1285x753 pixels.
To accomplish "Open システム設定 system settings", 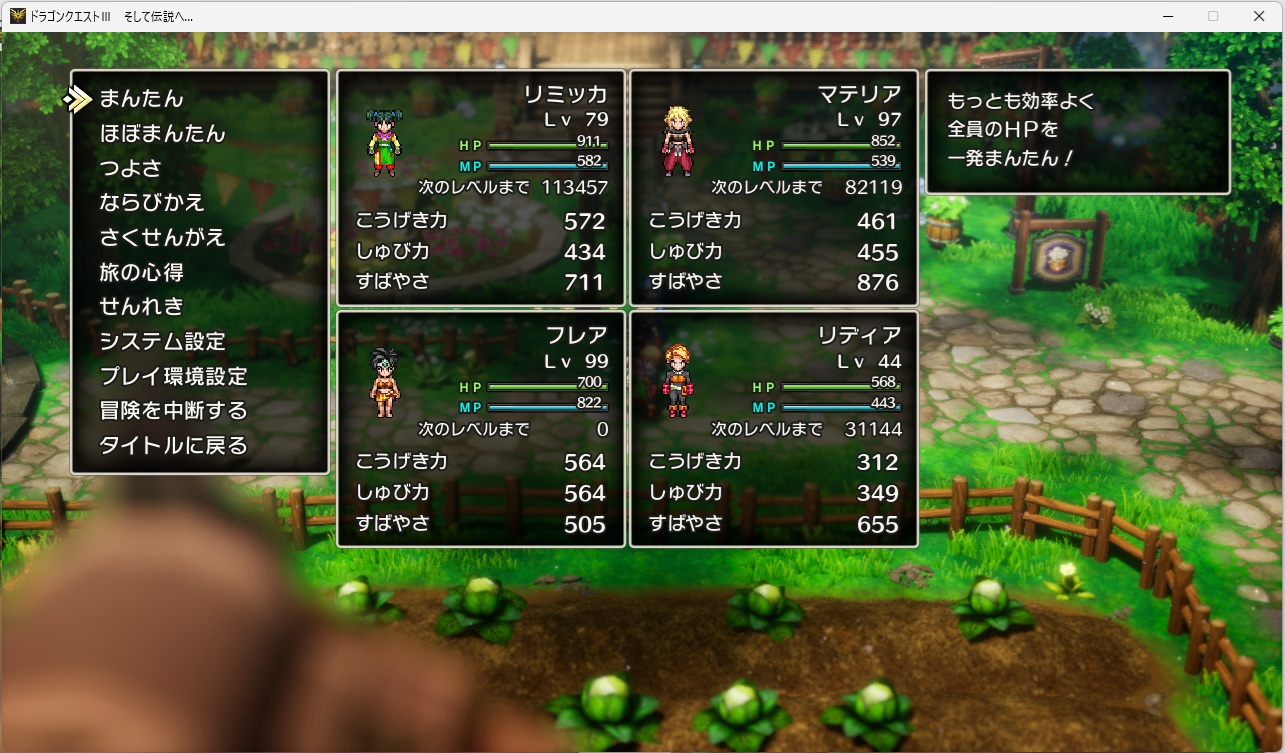I will (x=162, y=341).
